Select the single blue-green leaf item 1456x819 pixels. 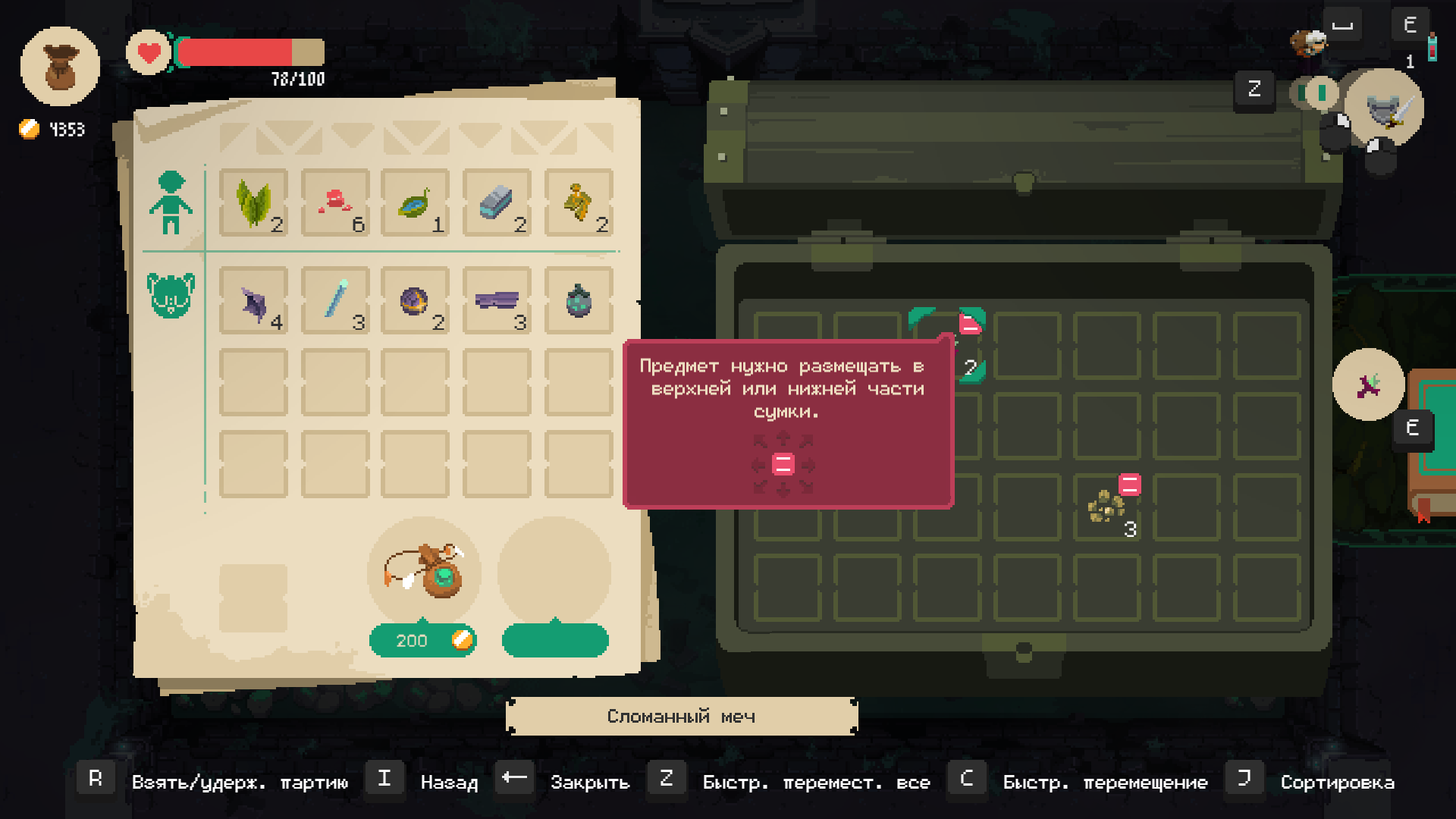[x=415, y=202]
